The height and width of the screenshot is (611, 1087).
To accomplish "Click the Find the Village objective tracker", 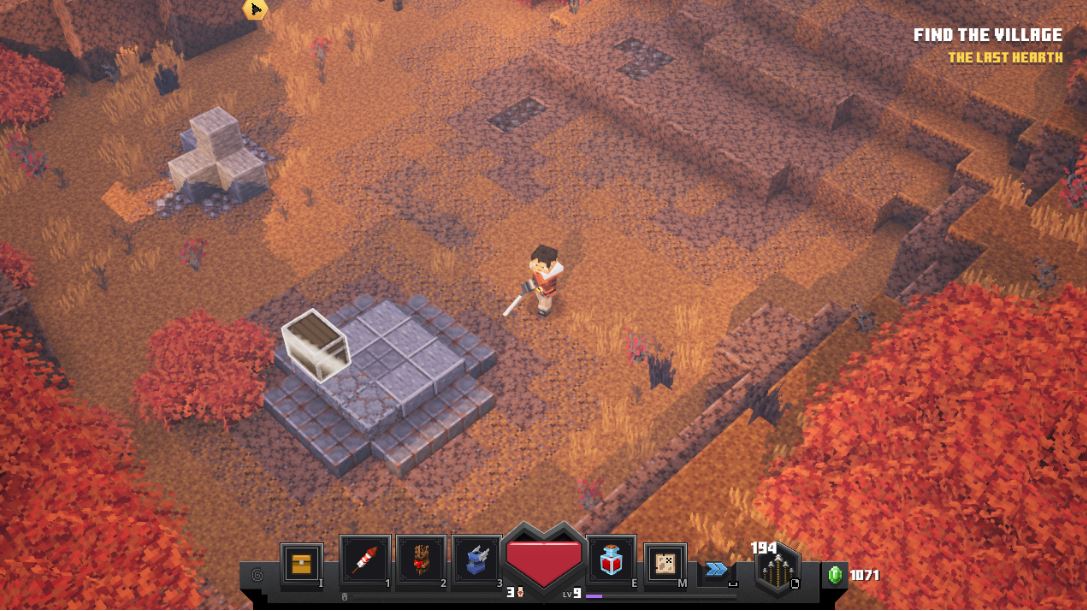I will pyautogui.click(x=987, y=36).
